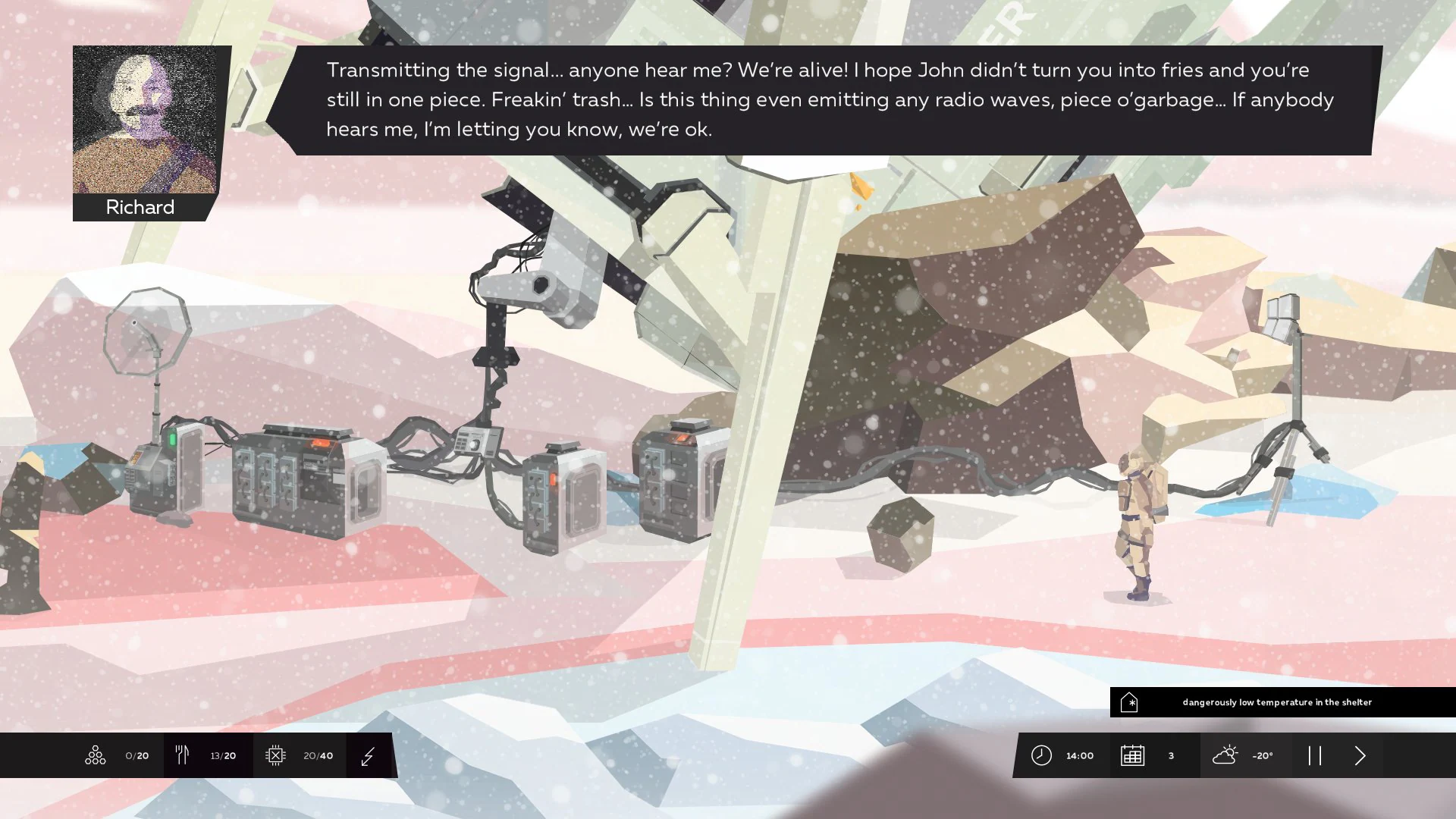Toggle the -20° temperature display
Viewport: 1456px width, 819px height.
click(1262, 755)
